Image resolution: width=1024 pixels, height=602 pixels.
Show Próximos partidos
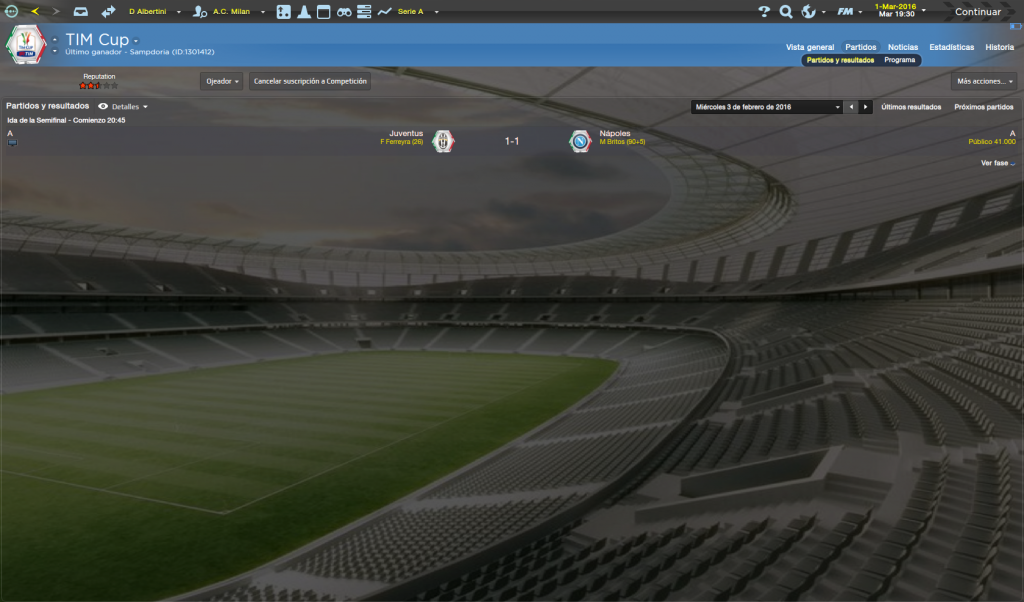983,107
